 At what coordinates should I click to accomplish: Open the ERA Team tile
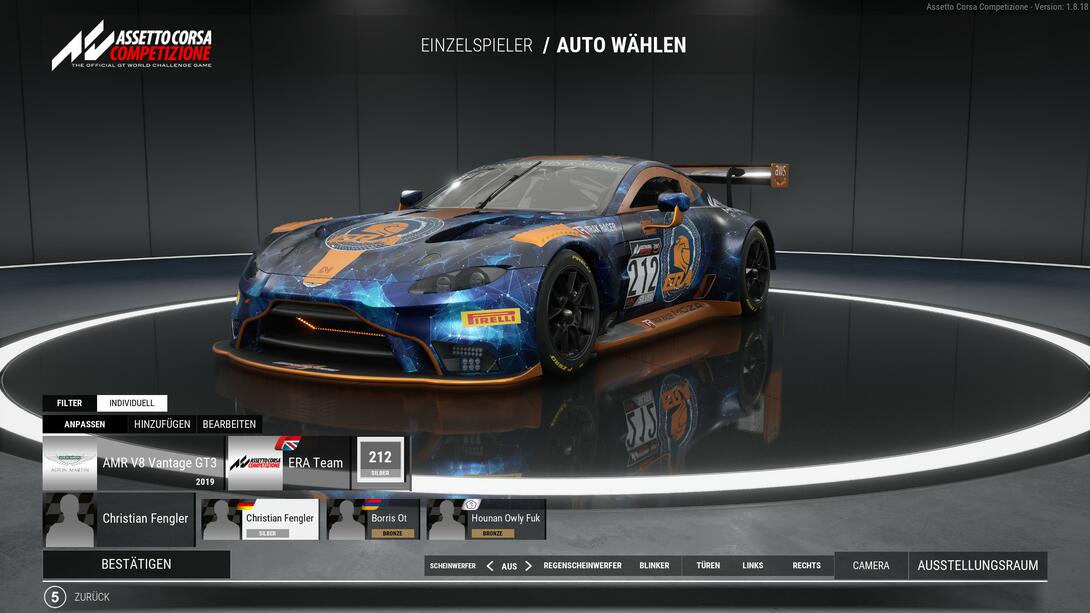pos(289,463)
